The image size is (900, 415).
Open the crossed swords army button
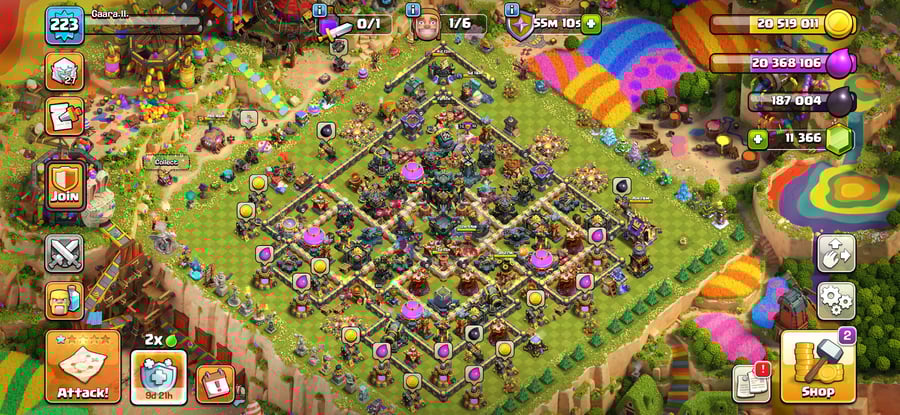(x=64, y=253)
